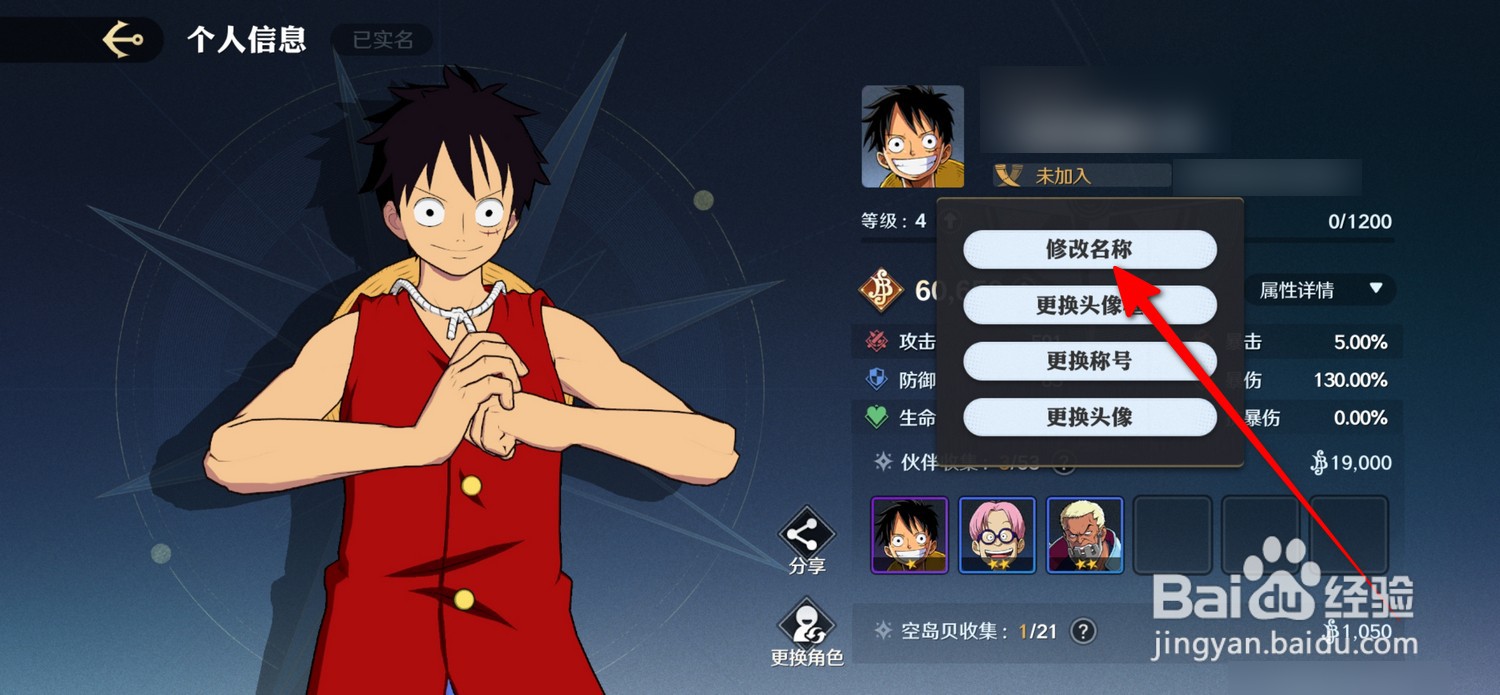The width and height of the screenshot is (1500, 695).
Task: Click the Luffy profile avatar
Action: [x=913, y=137]
